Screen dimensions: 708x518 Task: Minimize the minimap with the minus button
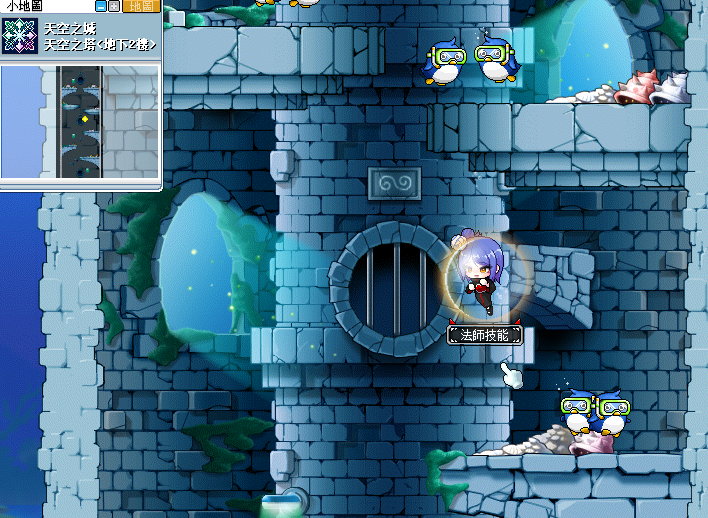101,6
